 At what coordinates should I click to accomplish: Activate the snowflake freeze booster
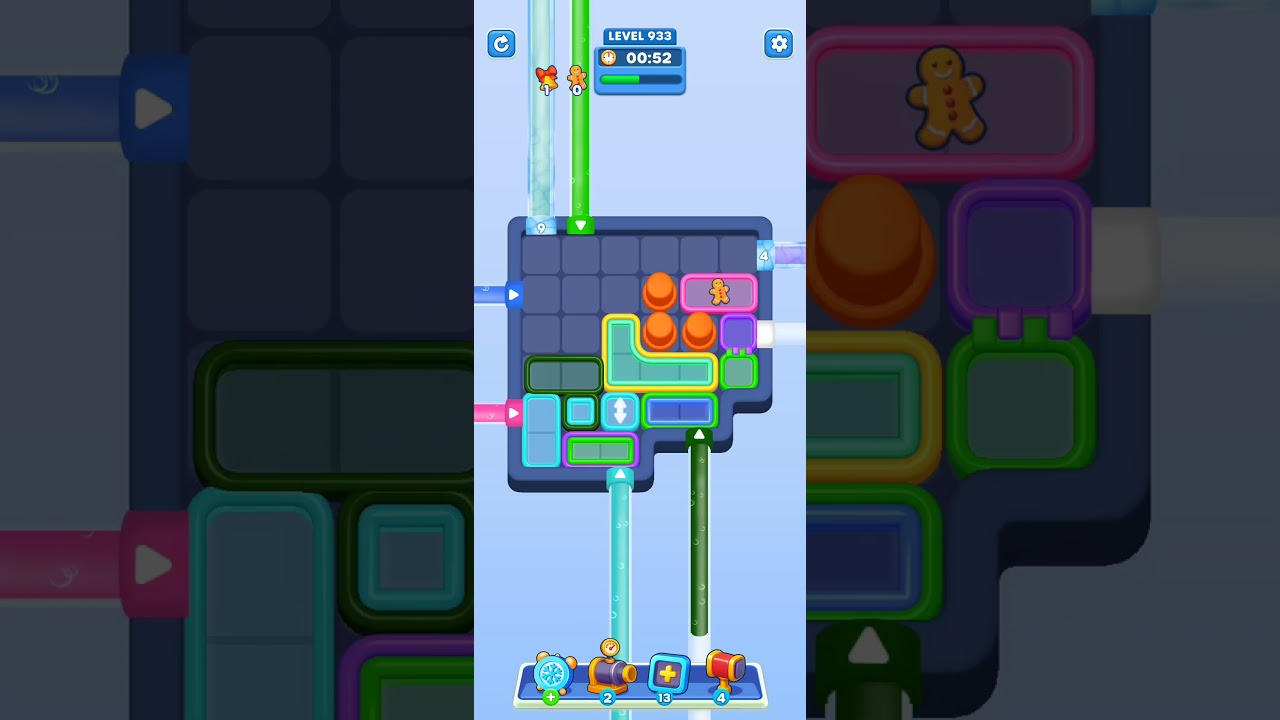552,675
